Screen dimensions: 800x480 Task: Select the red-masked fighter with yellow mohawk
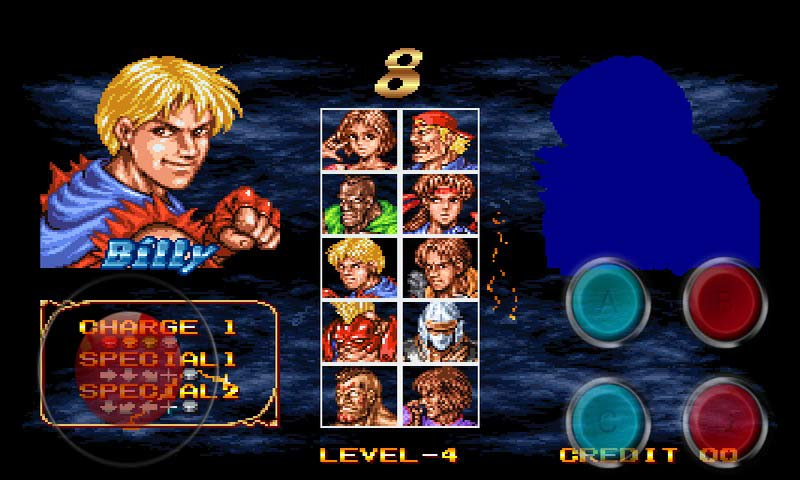tap(359, 332)
